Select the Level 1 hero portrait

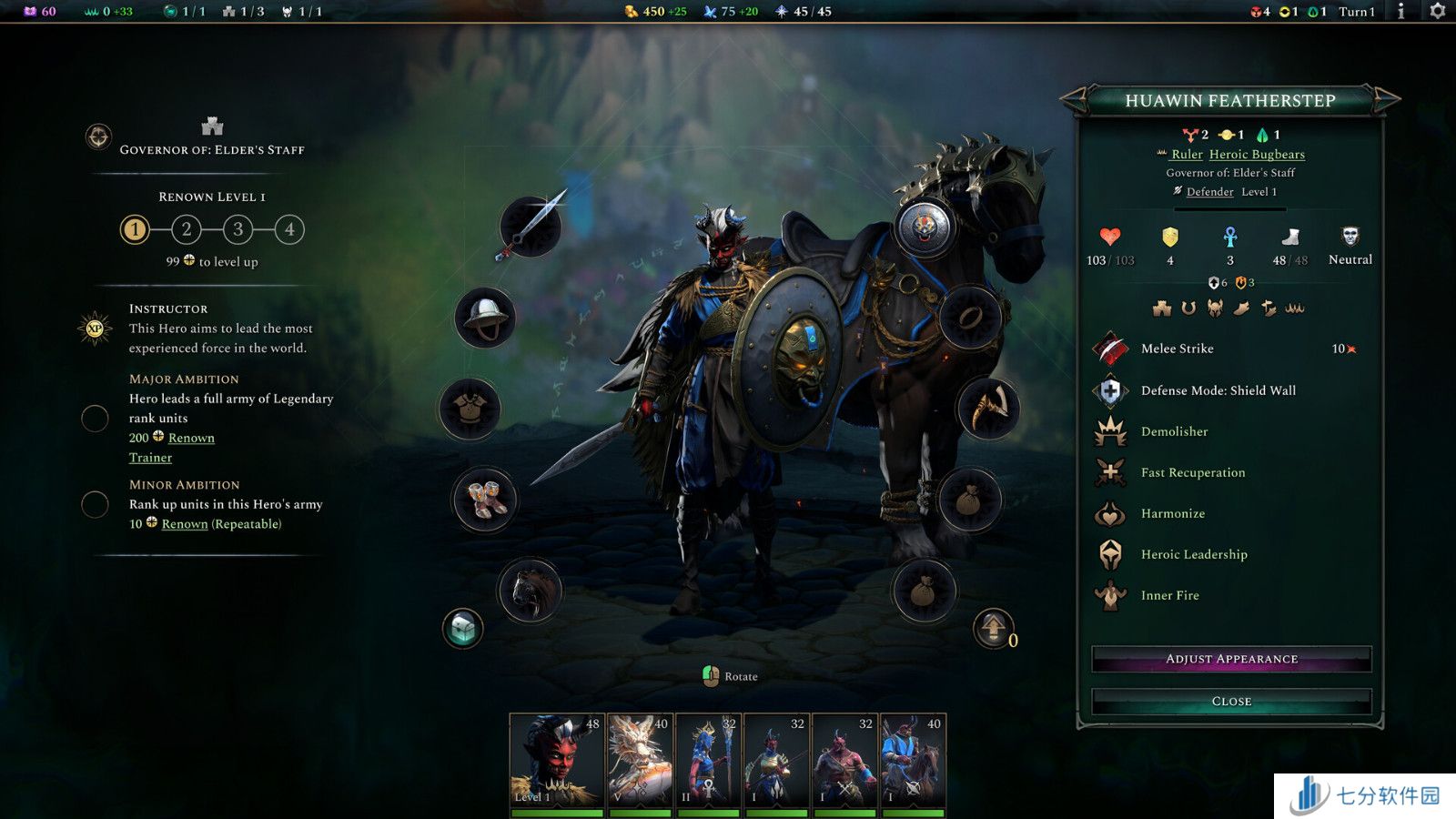[556, 761]
